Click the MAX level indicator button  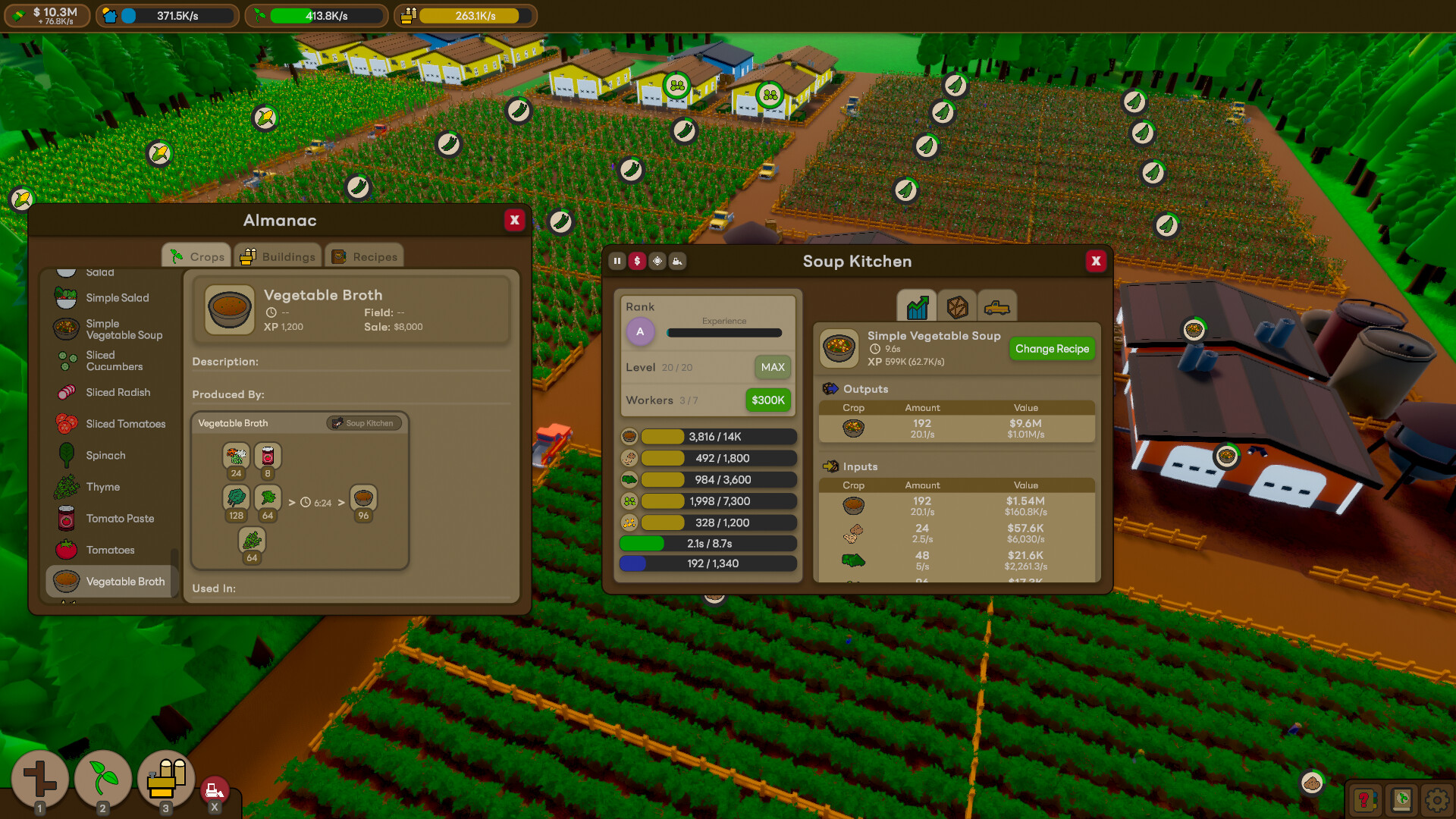(x=773, y=367)
